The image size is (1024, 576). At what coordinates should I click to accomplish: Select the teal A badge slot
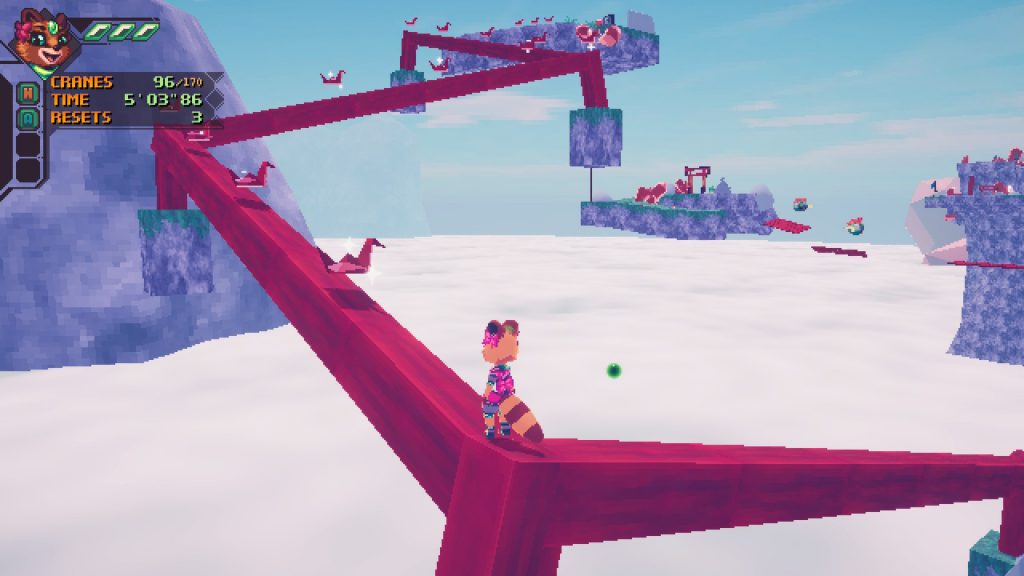click(x=28, y=118)
